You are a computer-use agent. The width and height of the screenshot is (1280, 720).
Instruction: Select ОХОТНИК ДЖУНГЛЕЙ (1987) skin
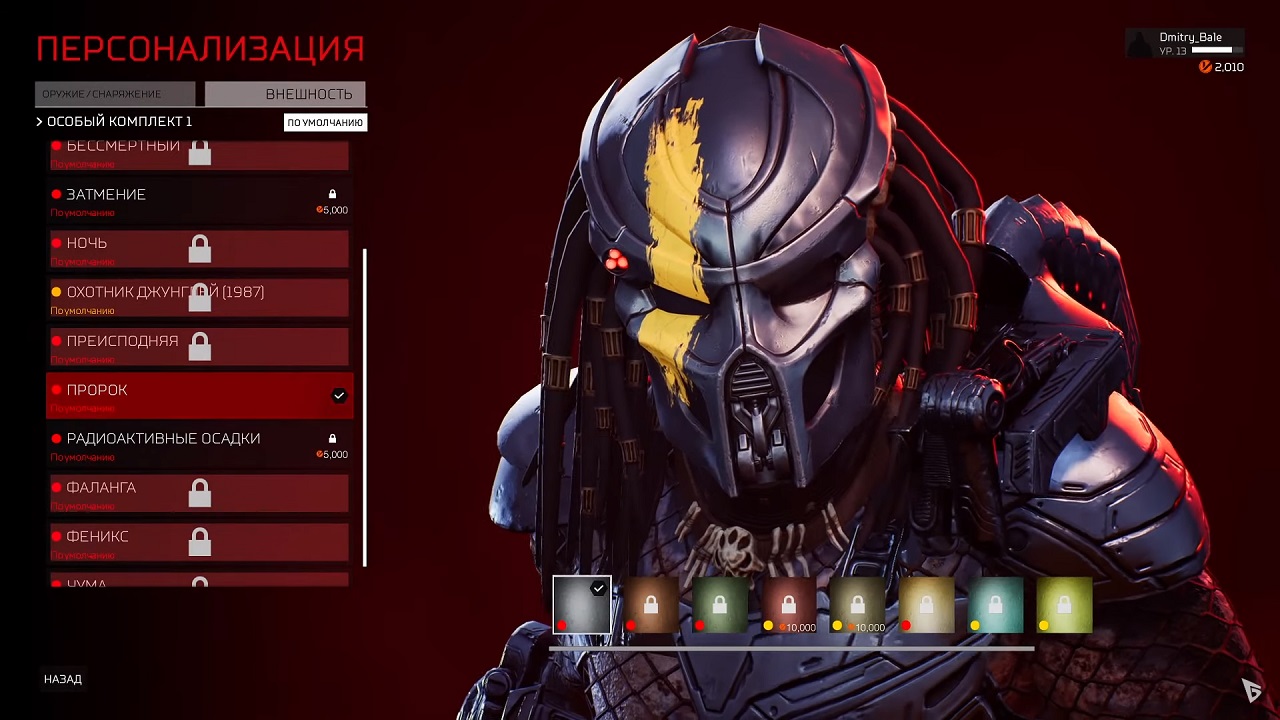click(199, 297)
